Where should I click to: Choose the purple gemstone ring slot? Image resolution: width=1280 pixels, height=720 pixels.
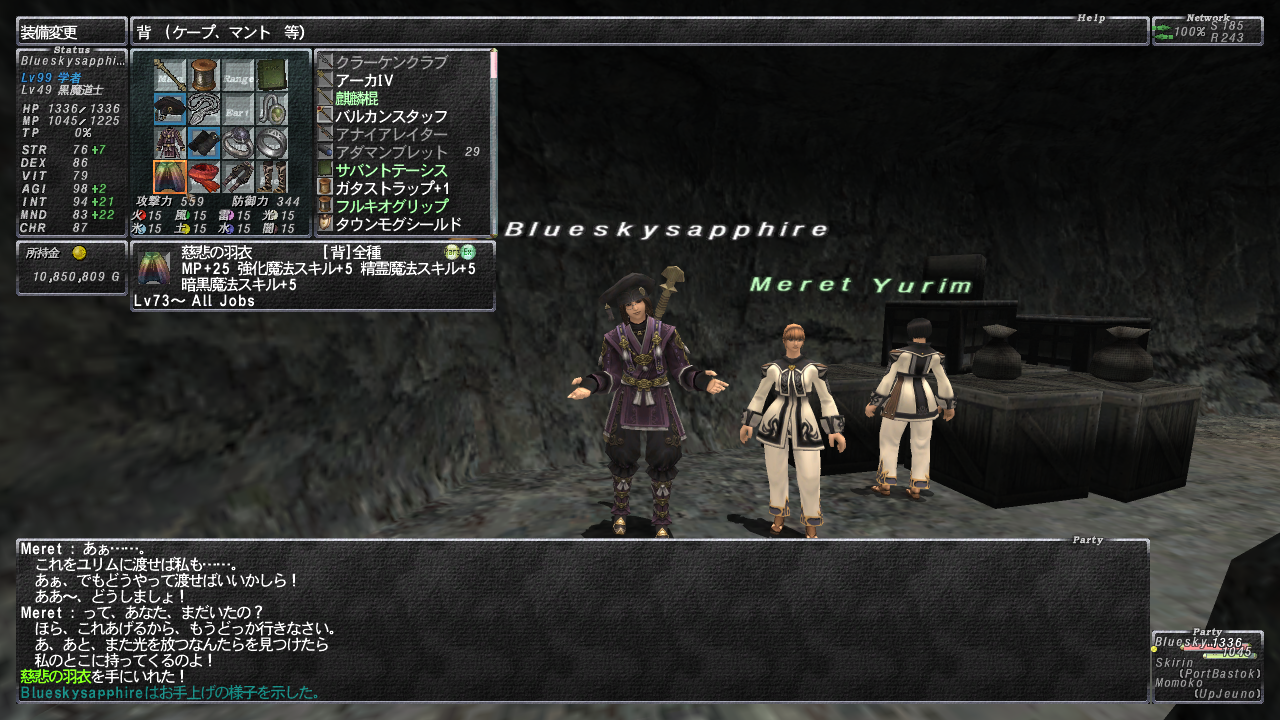point(238,143)
